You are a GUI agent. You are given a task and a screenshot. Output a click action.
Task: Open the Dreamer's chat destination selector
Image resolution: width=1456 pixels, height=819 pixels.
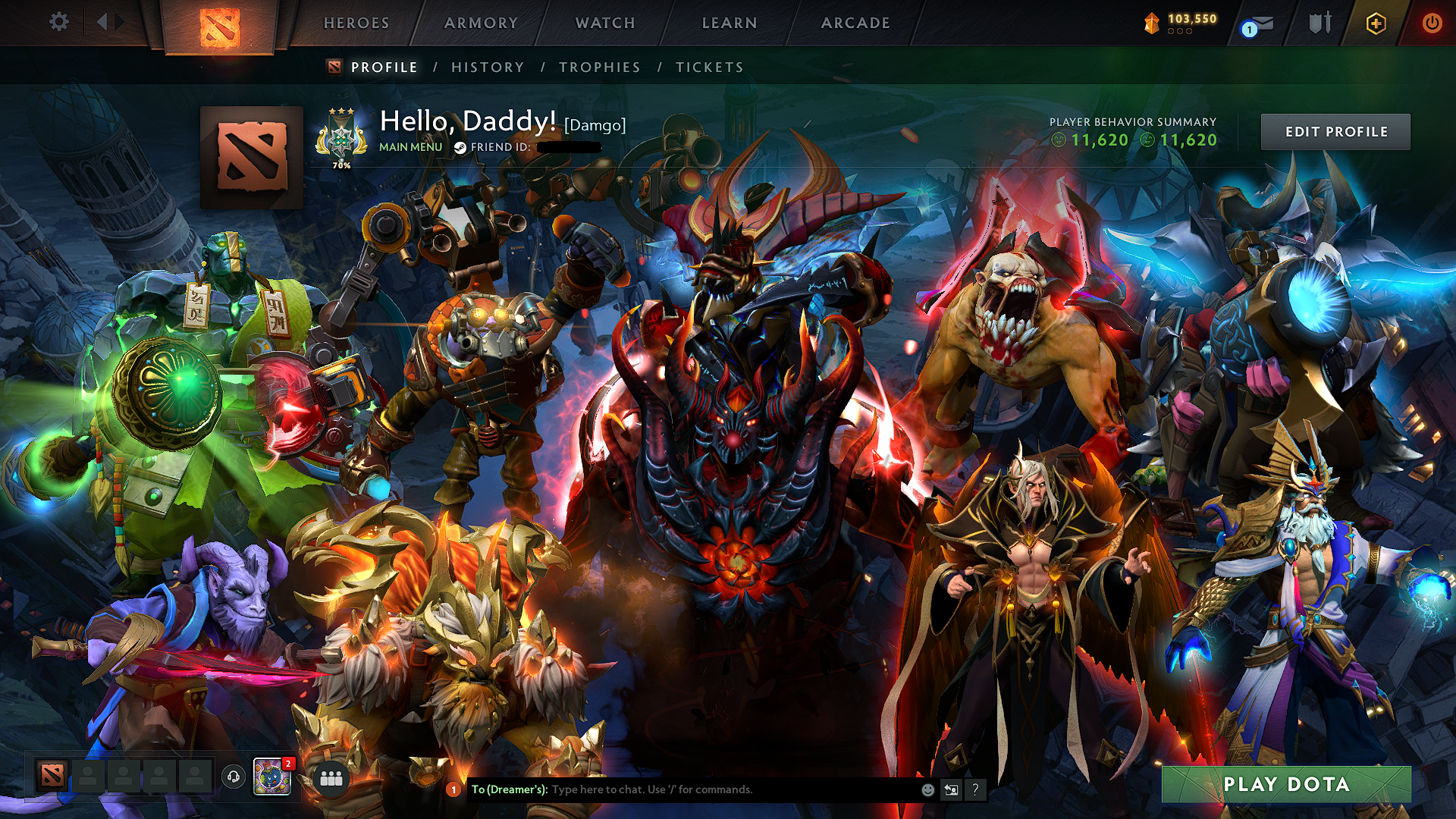(x=508, y=789)
